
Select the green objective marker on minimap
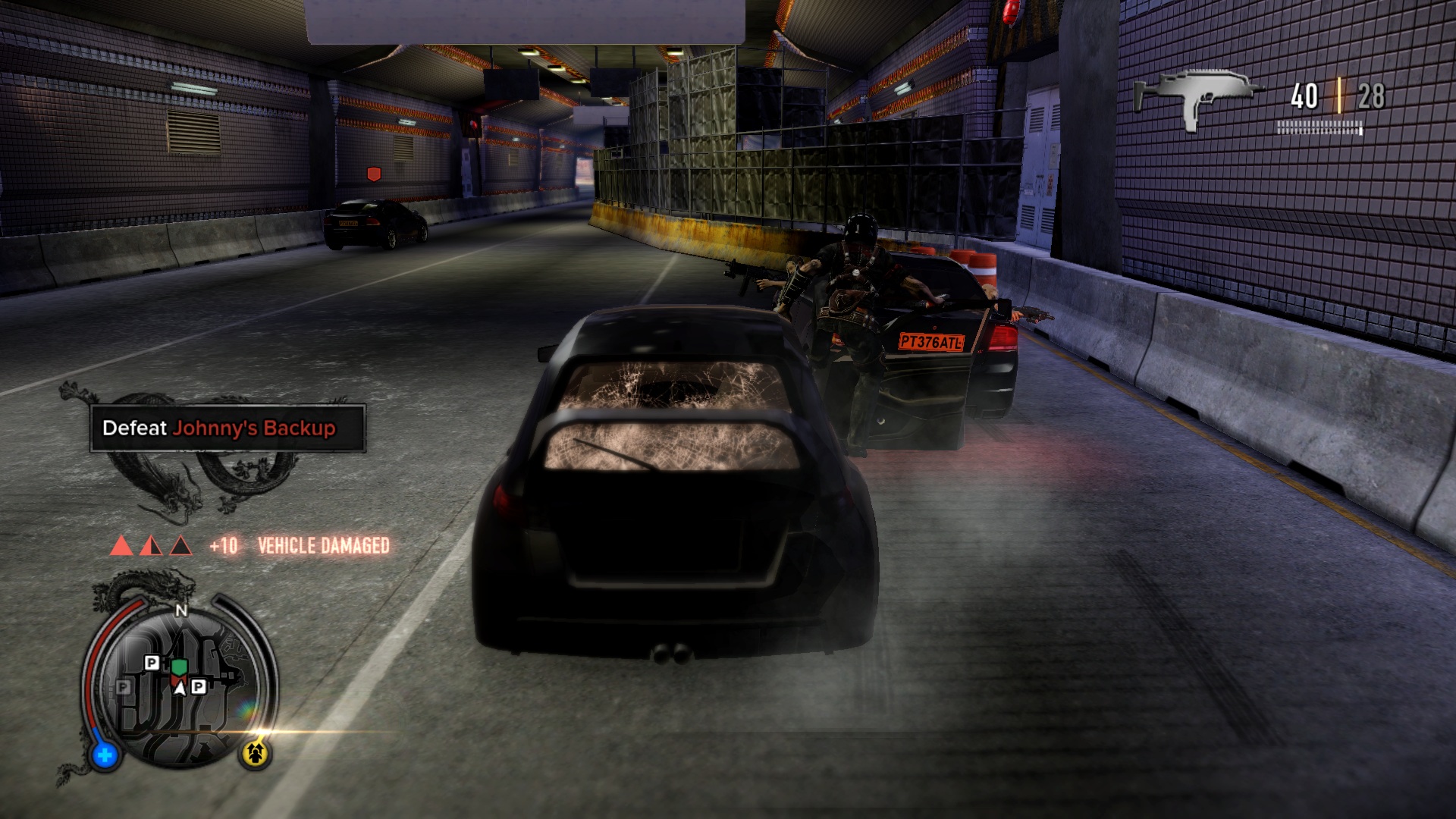(x=179, y=667)
